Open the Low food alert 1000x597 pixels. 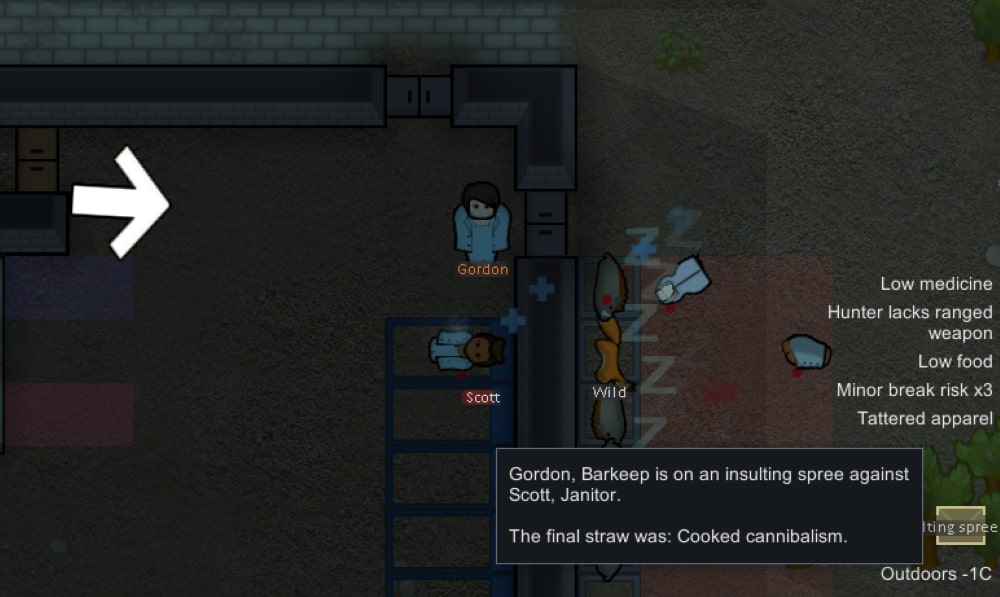[955, 361]
